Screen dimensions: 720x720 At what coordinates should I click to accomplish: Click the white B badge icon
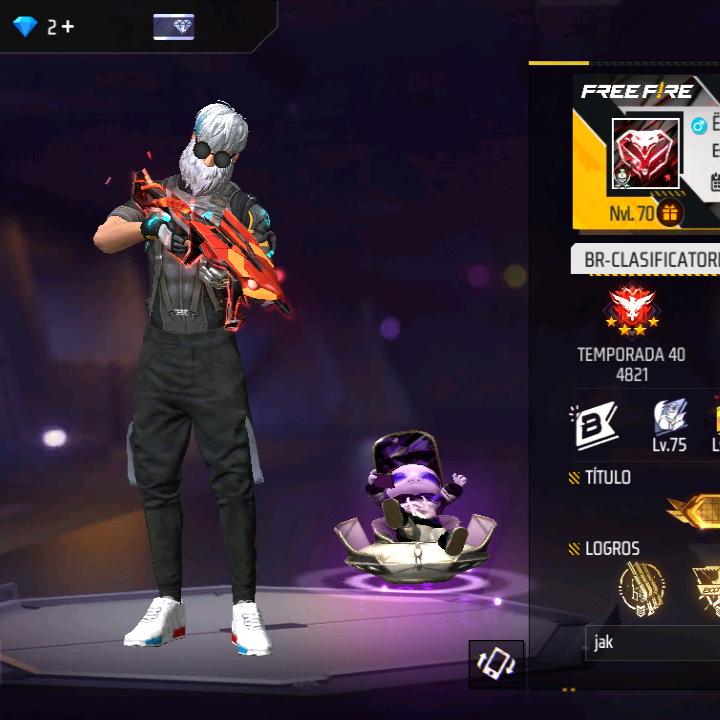594,425
